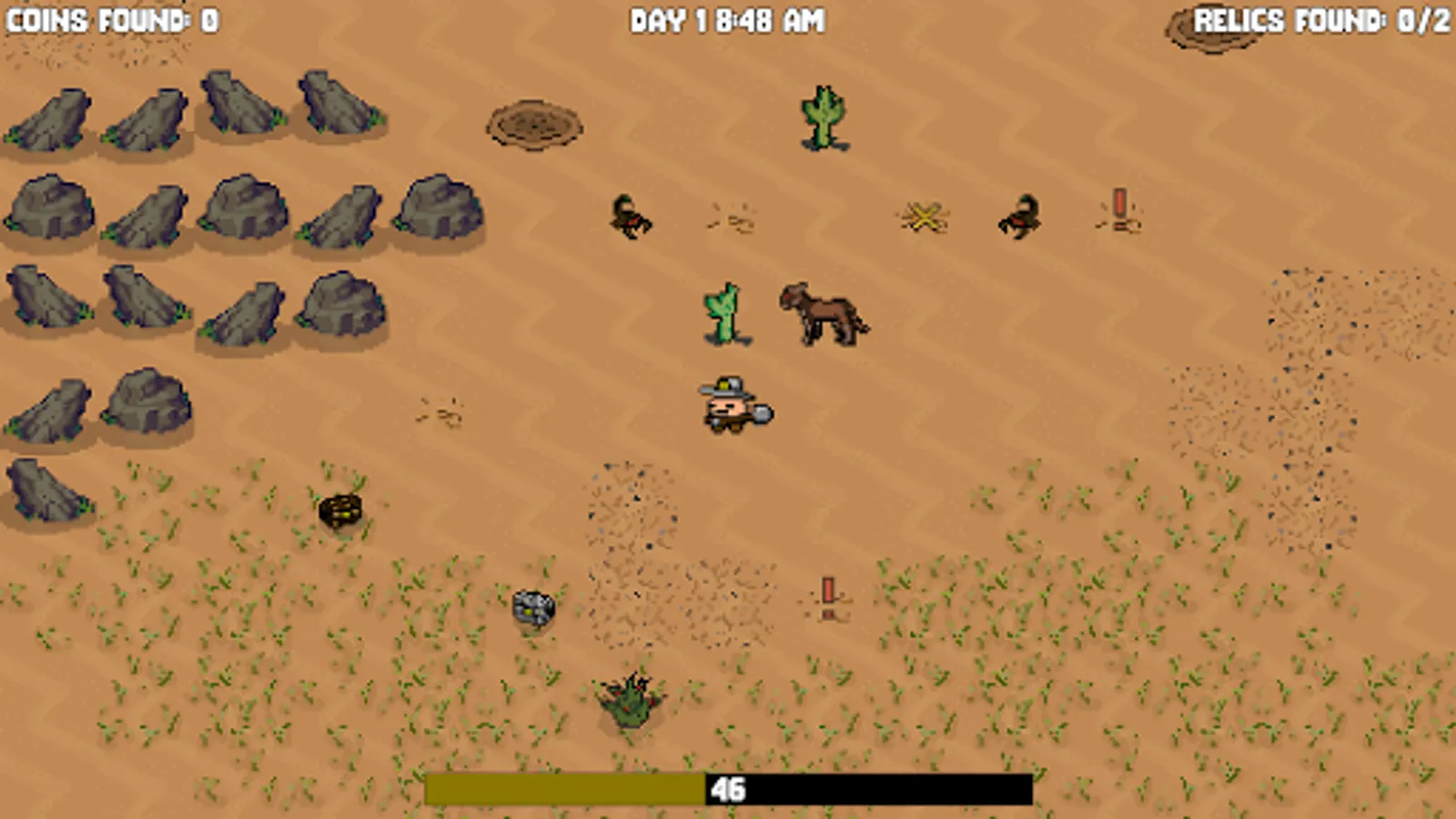The width and height of the screenshot is (1456, 819).
Task: Click the DAY 1 8:48 AM clock display
Action: tap(728, 16)
